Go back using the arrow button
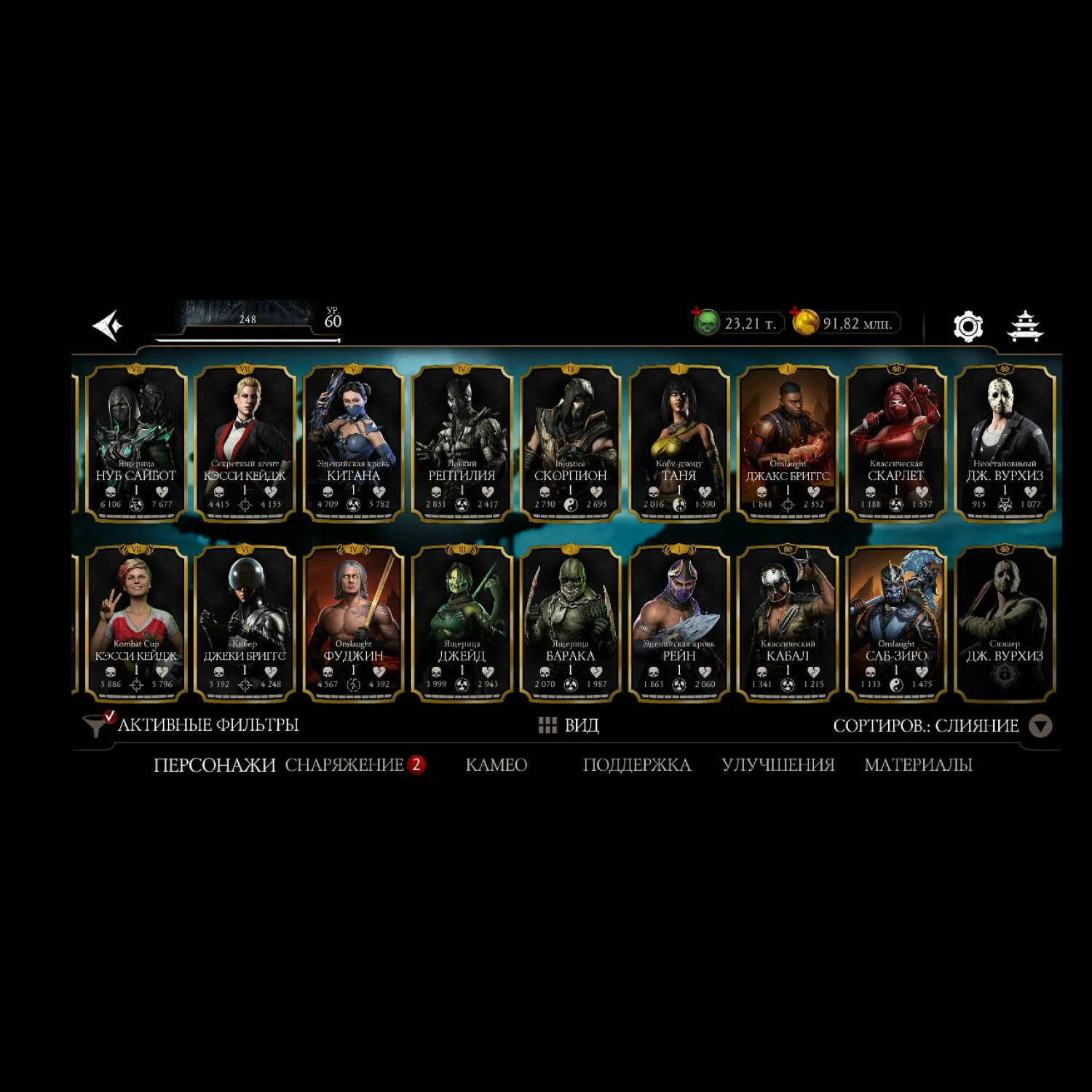This screenshot has width=1092, height=1092. [x=108, y=325]
